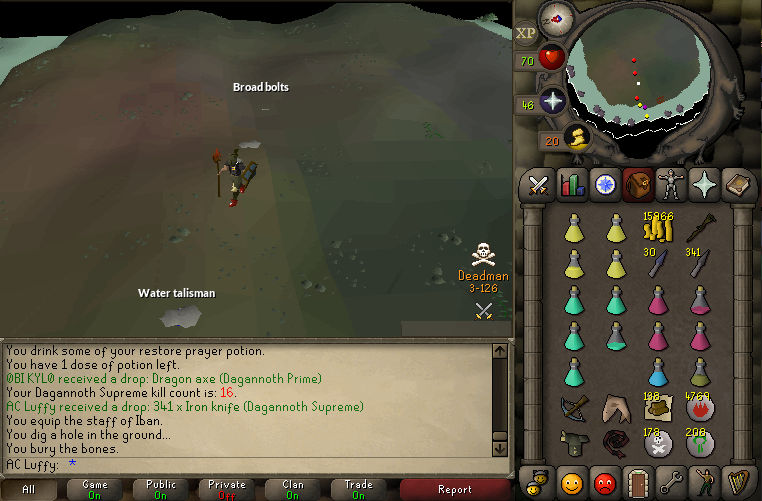The image size is (762, 501).
Task: Switch chat filter to Clan
Action: pos(292,489)
